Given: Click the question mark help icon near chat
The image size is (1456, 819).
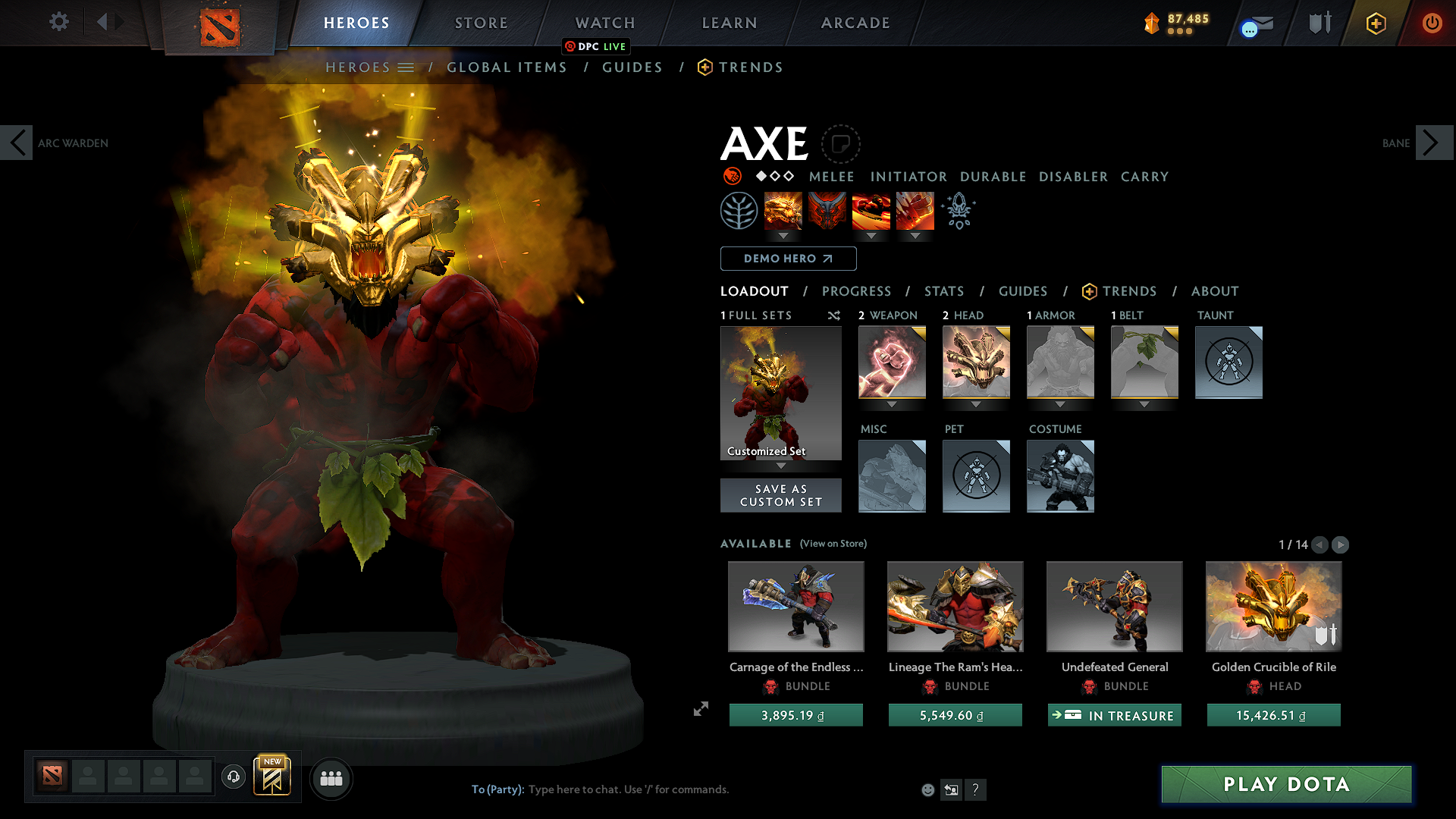Looking at the screenshot, I should [976, 789].
